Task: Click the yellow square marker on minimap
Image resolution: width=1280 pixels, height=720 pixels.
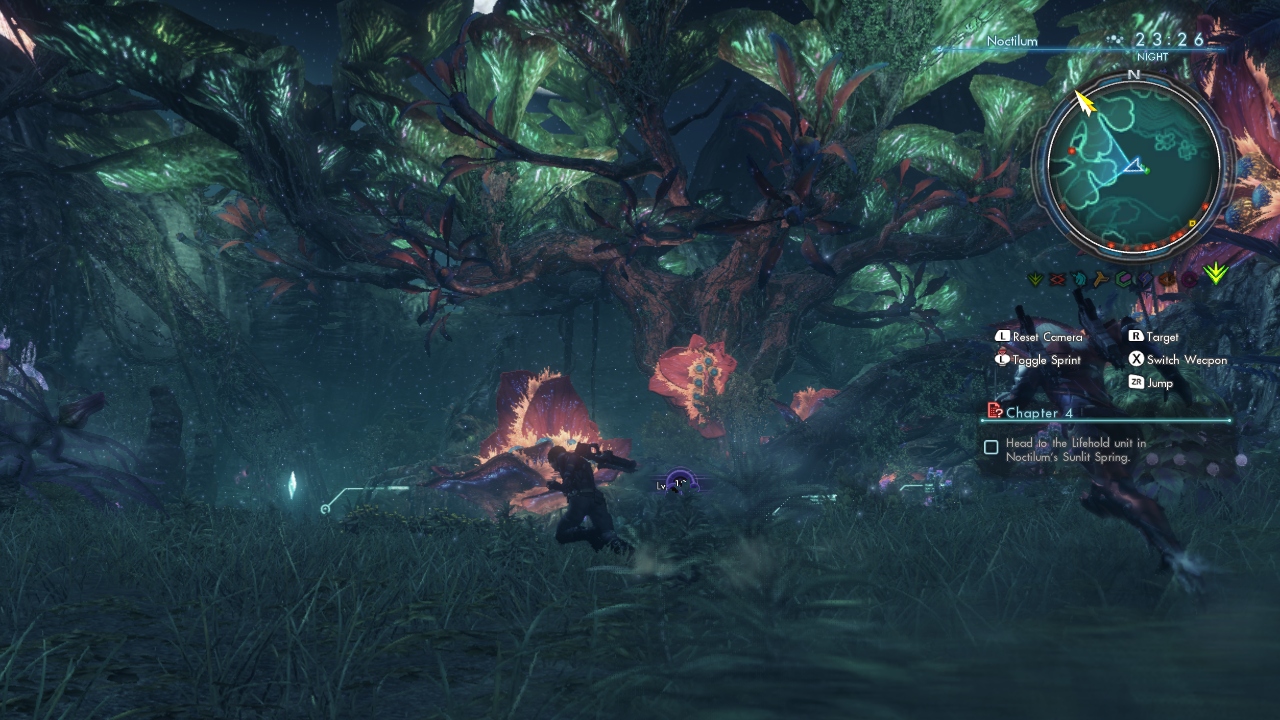Action: tap(1192, 224)
